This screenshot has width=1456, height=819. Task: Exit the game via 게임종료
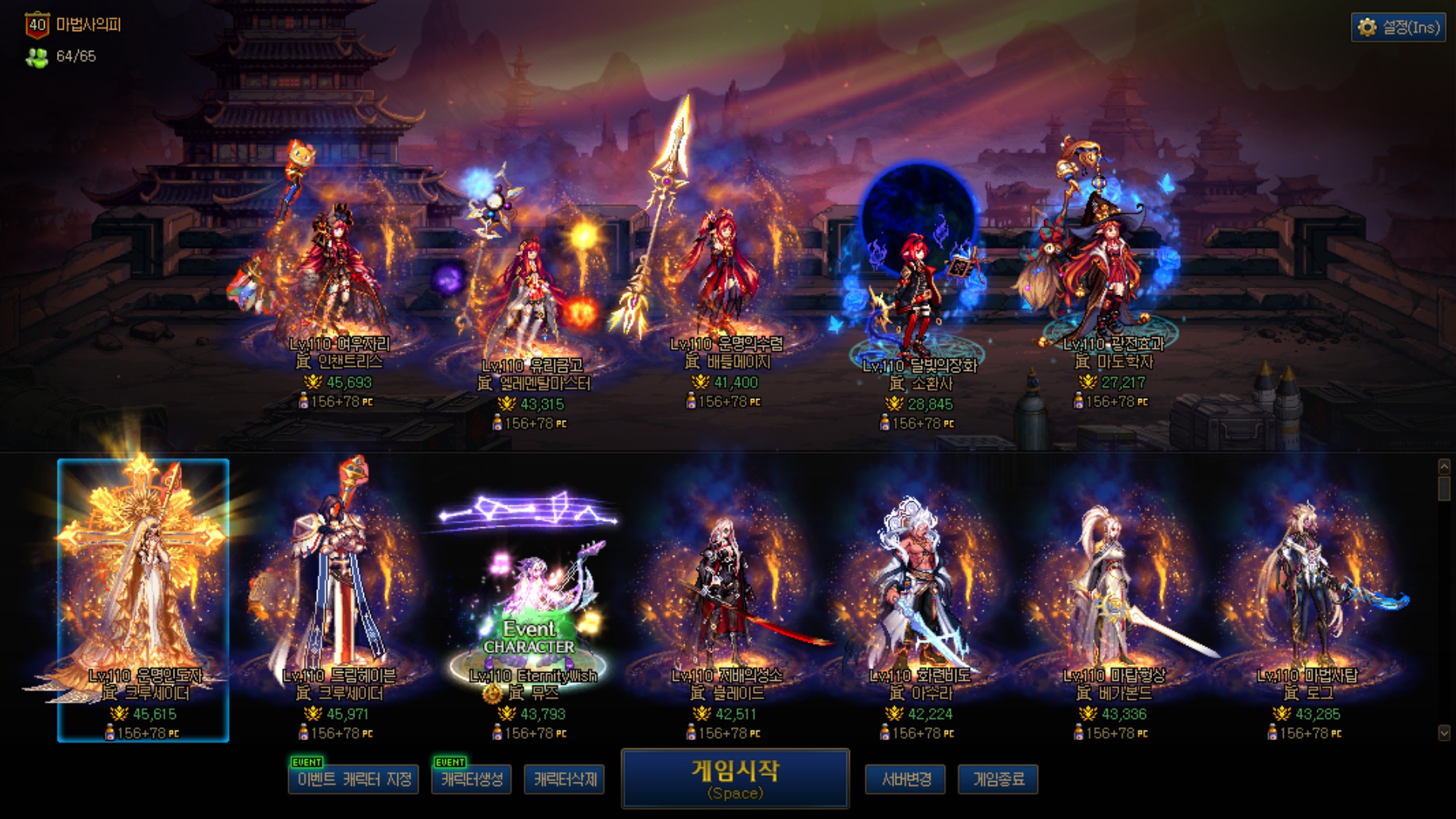pyautogui.click(x=998, y=779)
